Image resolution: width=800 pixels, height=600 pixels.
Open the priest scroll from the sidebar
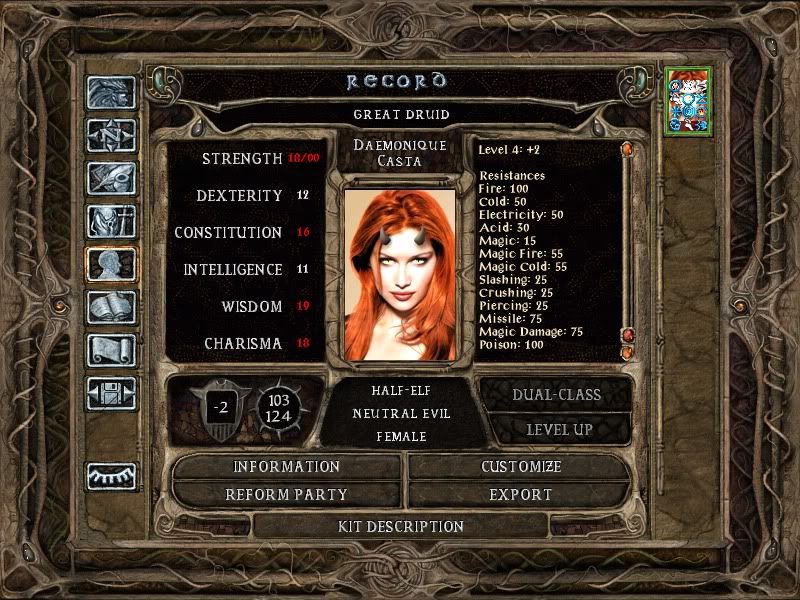(111, 350)
